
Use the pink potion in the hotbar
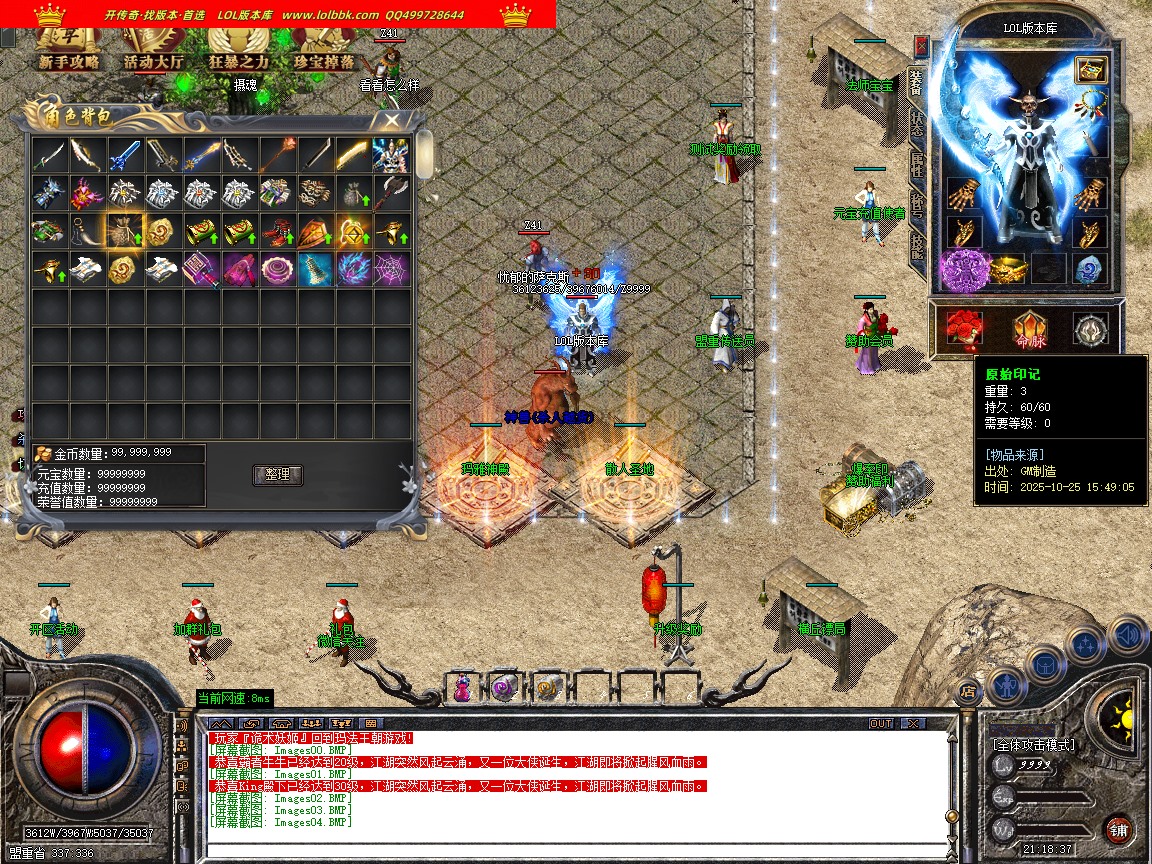point(462,688)
